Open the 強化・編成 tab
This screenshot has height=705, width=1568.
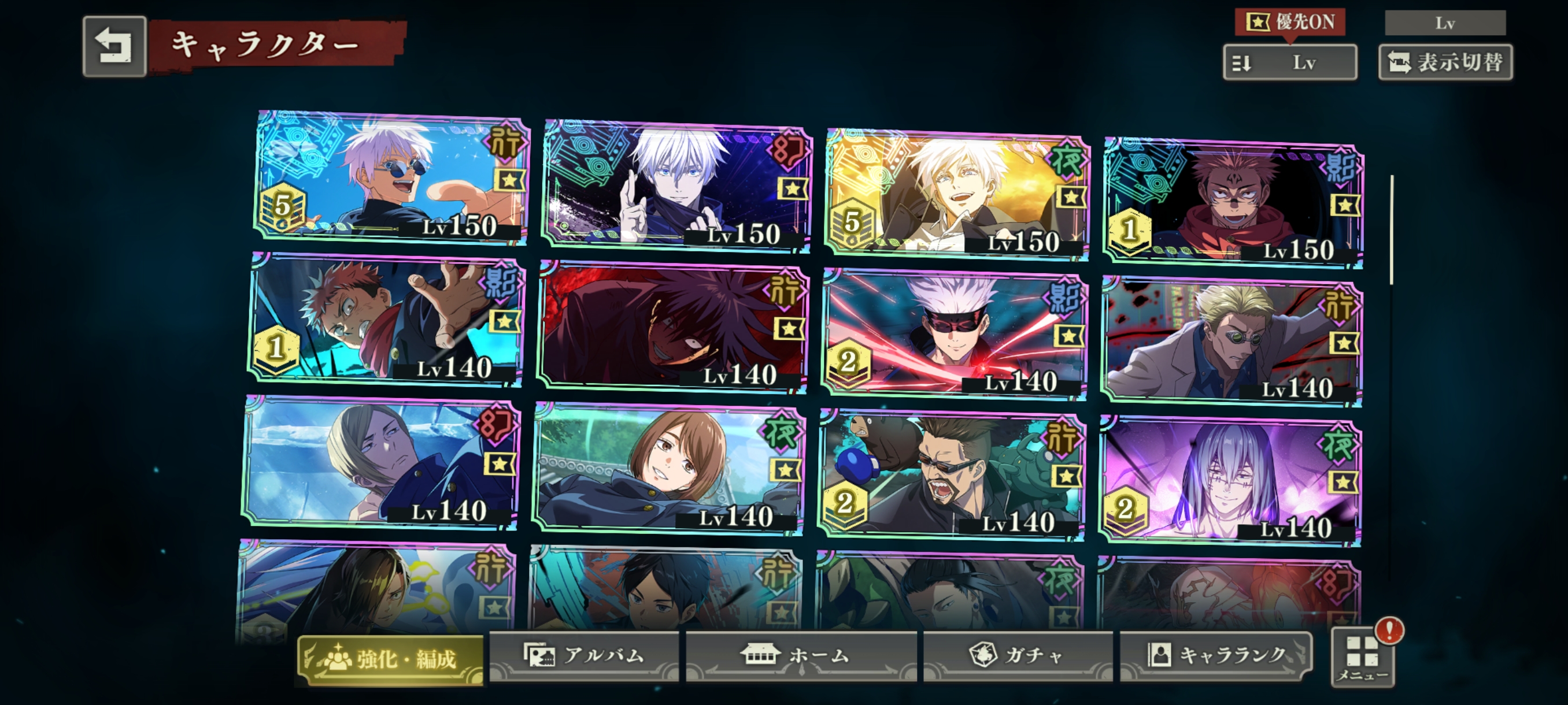click(390, 659)
